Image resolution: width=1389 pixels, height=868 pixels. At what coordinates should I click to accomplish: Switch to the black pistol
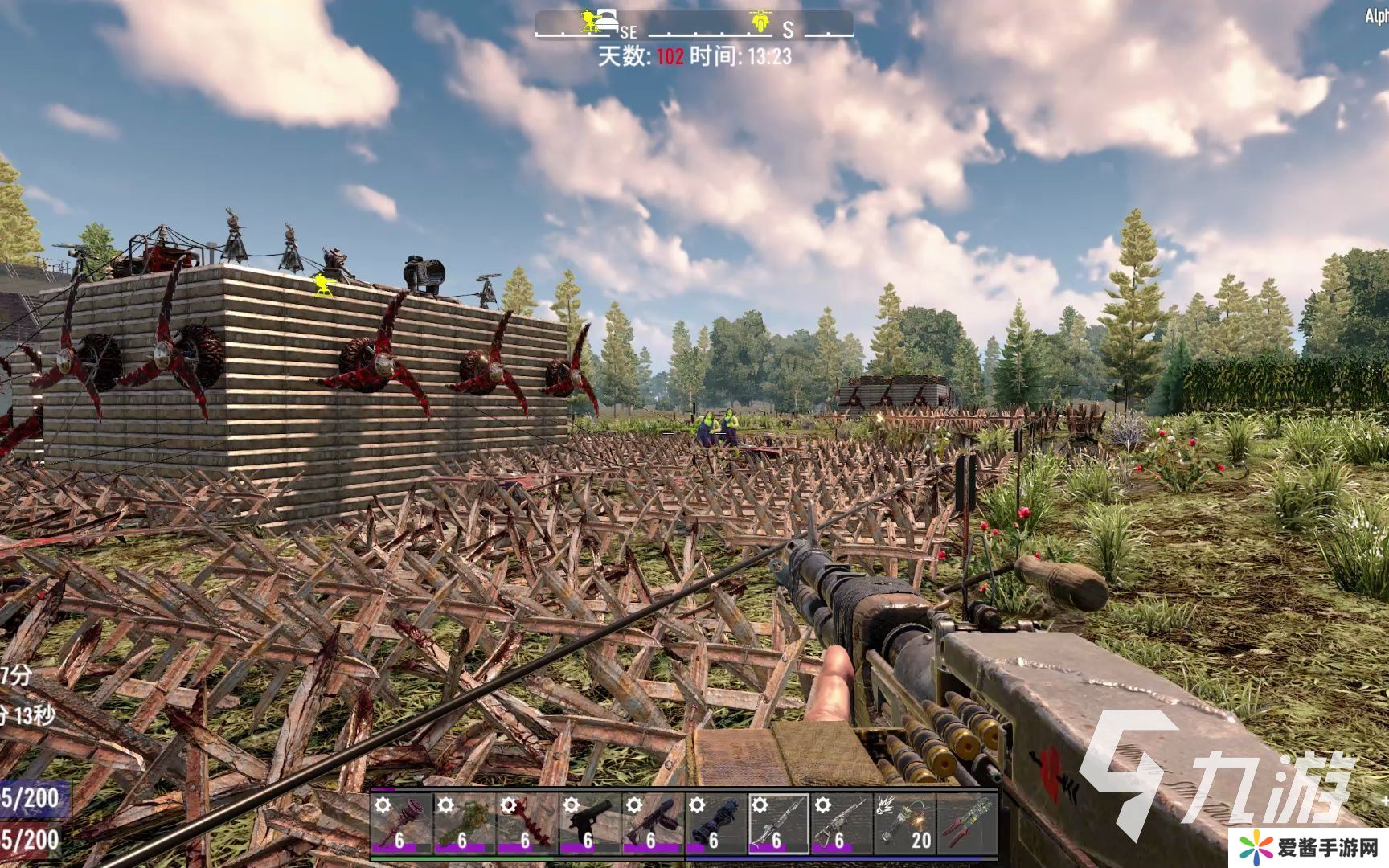click(x=589, y=823)
